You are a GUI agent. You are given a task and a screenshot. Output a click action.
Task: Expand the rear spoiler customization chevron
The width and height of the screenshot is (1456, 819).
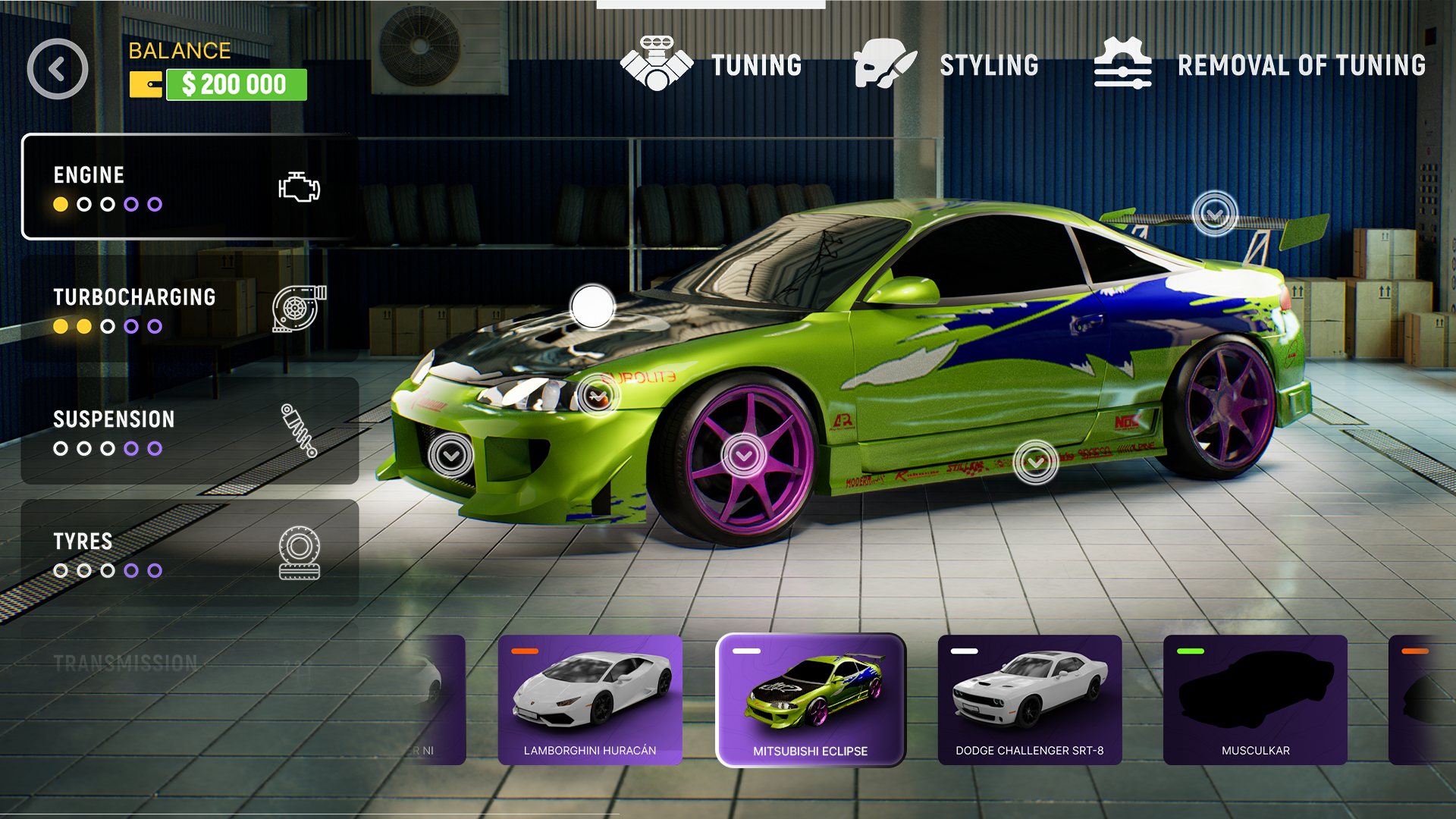tap(1213, 211)
